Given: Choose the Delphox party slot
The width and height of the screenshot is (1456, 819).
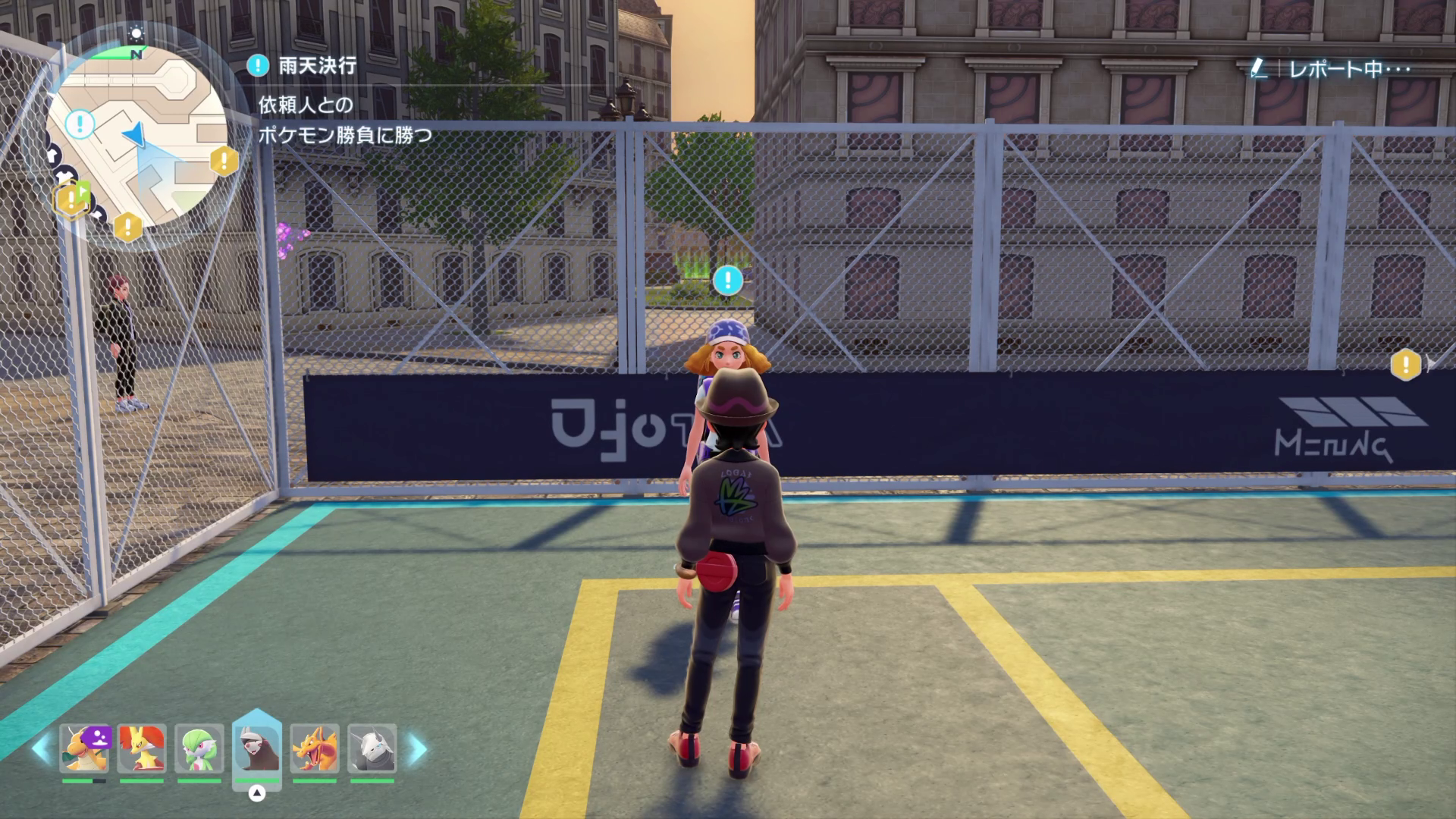Looking at the screenshot, I should coord(142,749).
